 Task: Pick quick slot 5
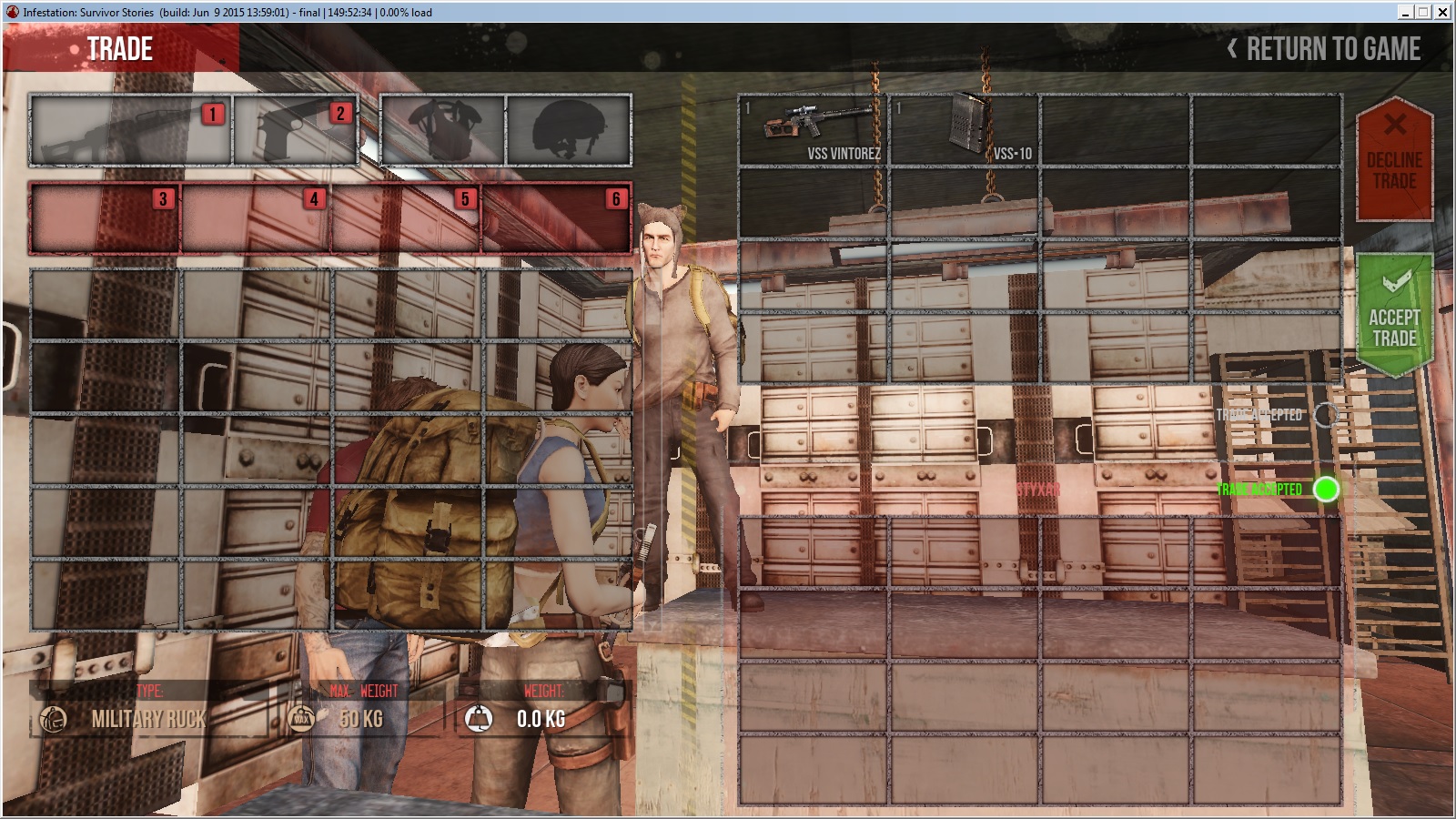point(406,218)
